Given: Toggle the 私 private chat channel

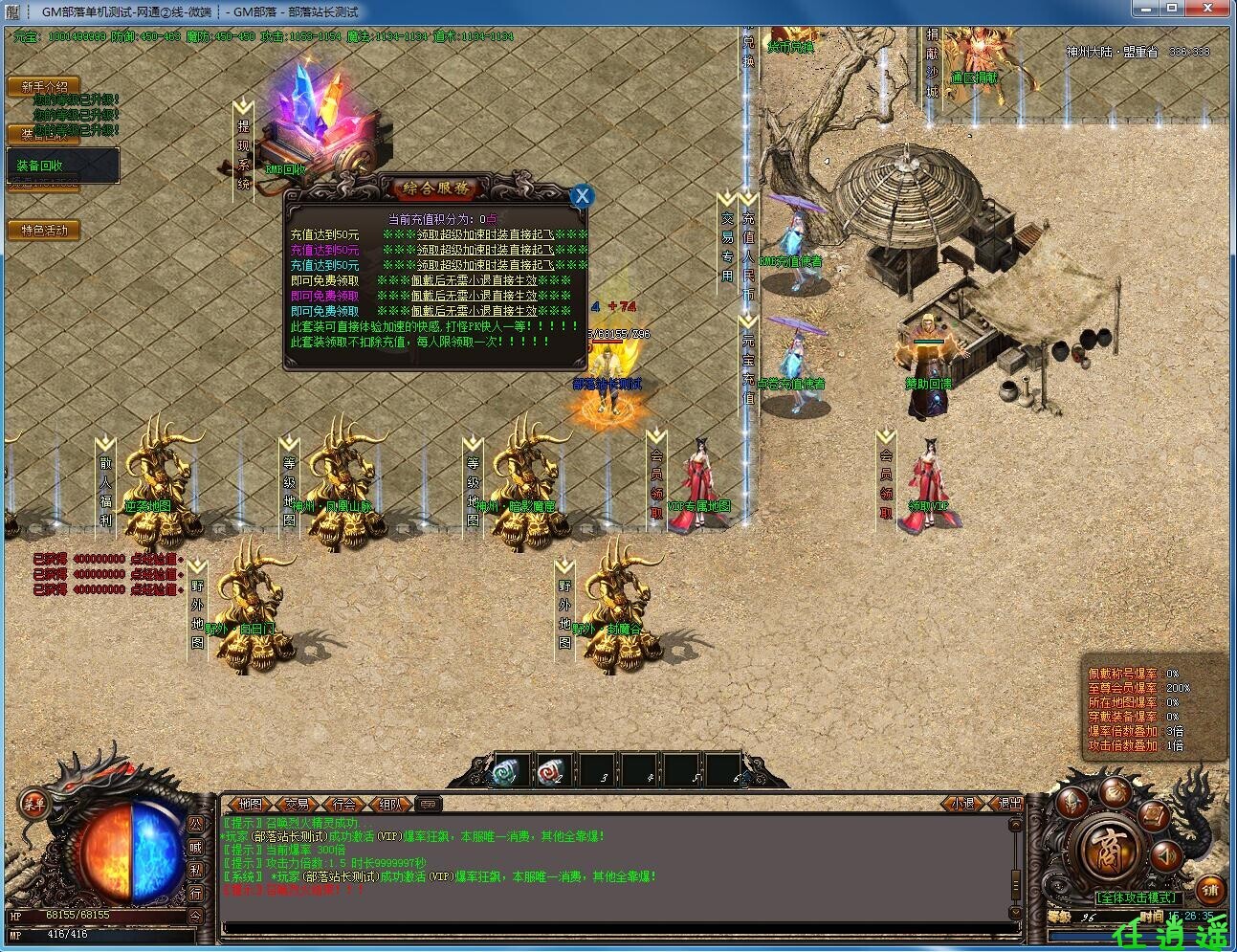Looking at the screenshot, I should click(x=196, y=871).
